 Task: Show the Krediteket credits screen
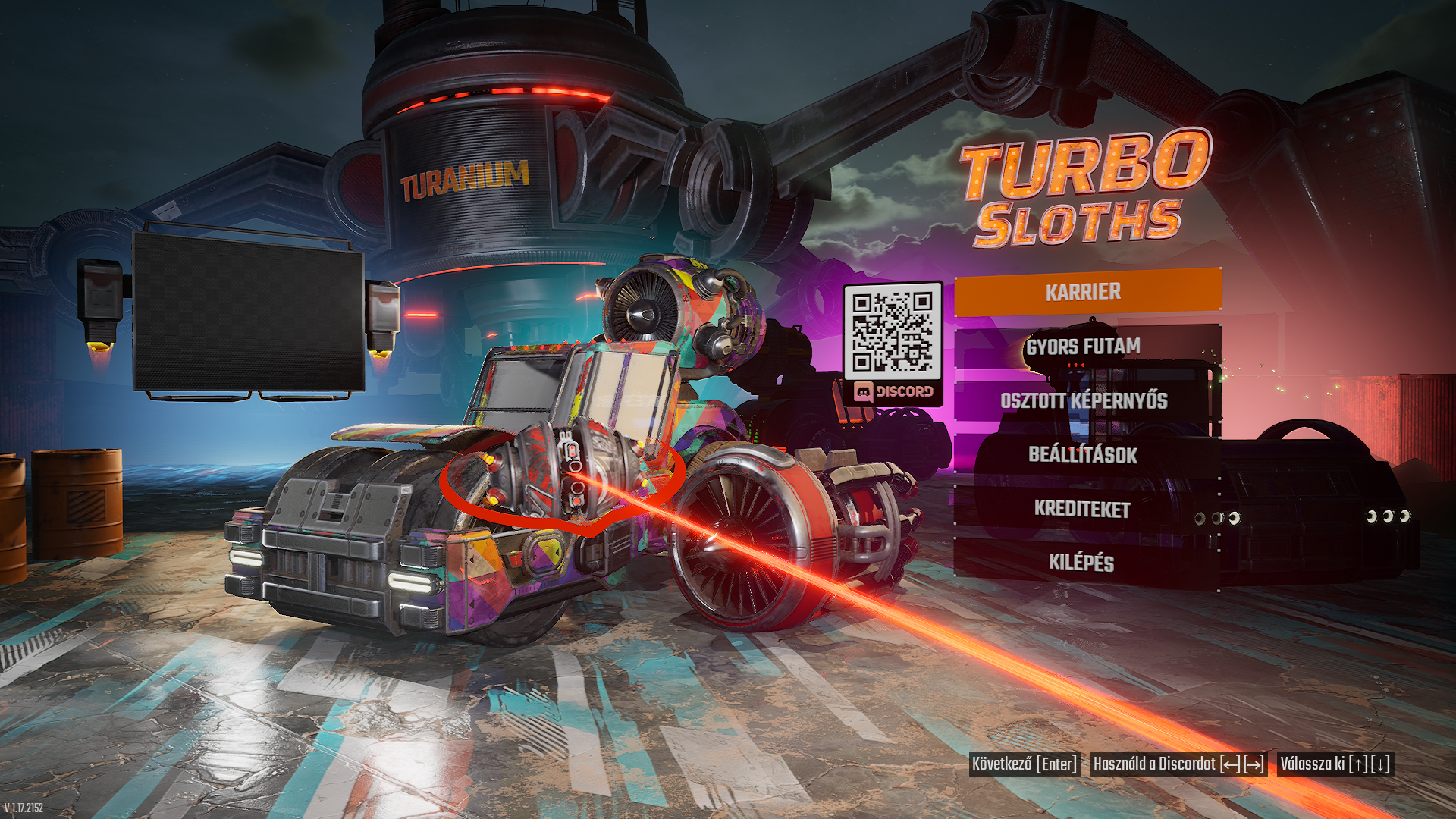1087,509
